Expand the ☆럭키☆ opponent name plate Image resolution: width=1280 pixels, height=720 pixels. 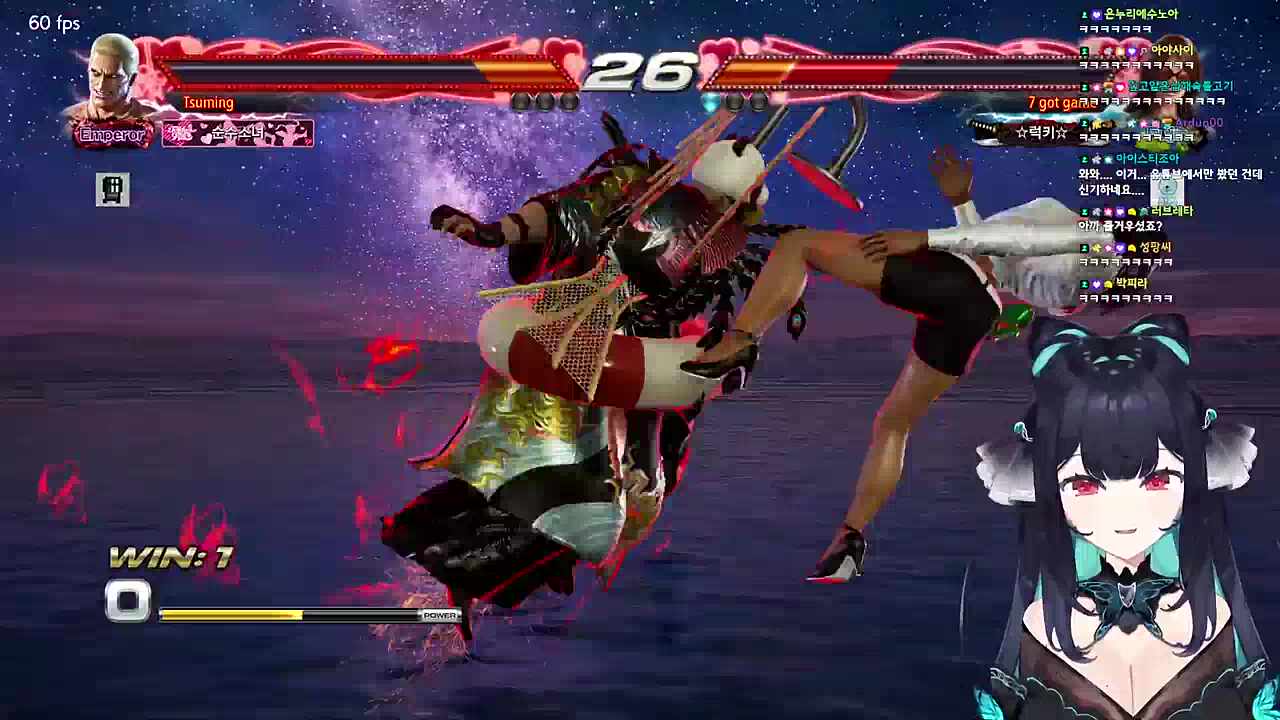[x=1040, y=132]
